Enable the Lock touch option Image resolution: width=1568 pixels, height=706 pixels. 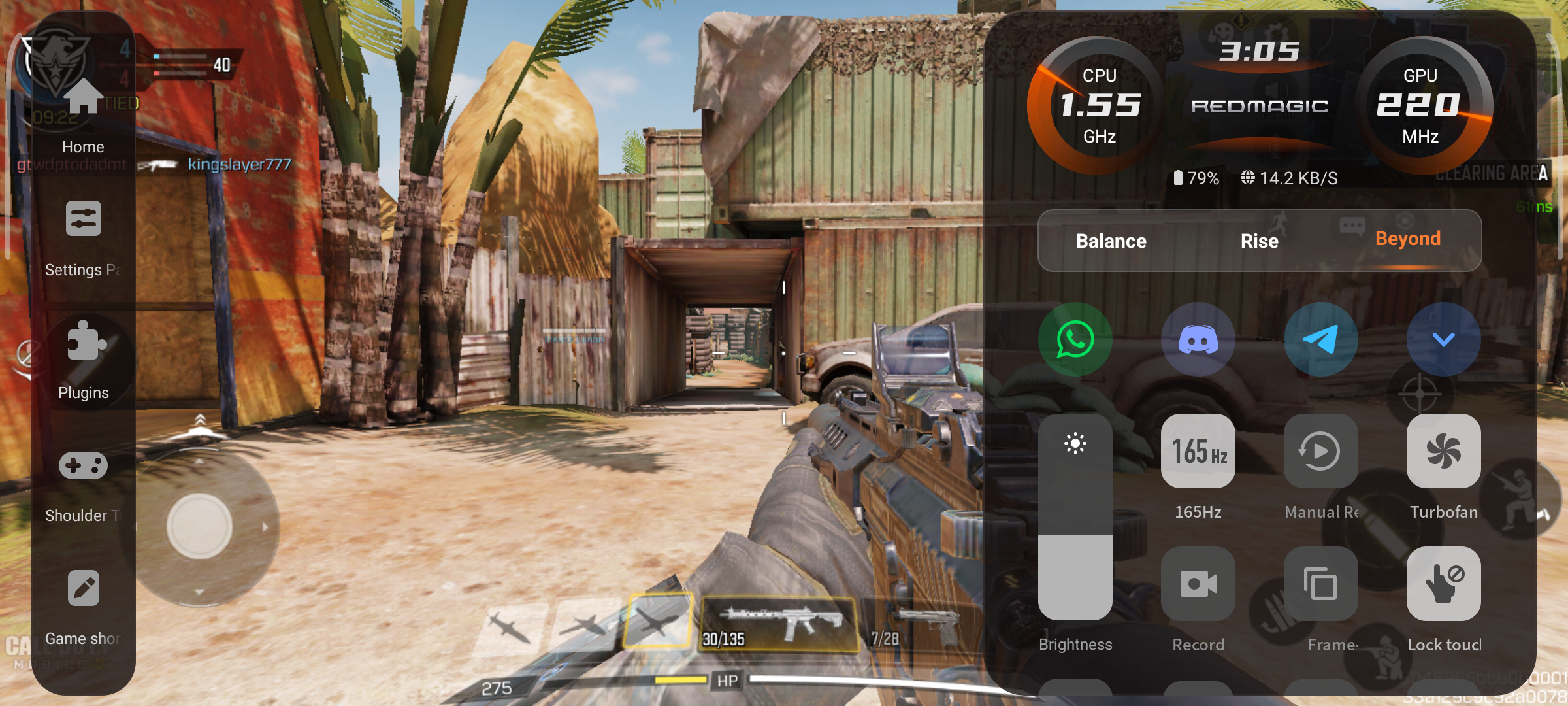[x=1443, y=584]
